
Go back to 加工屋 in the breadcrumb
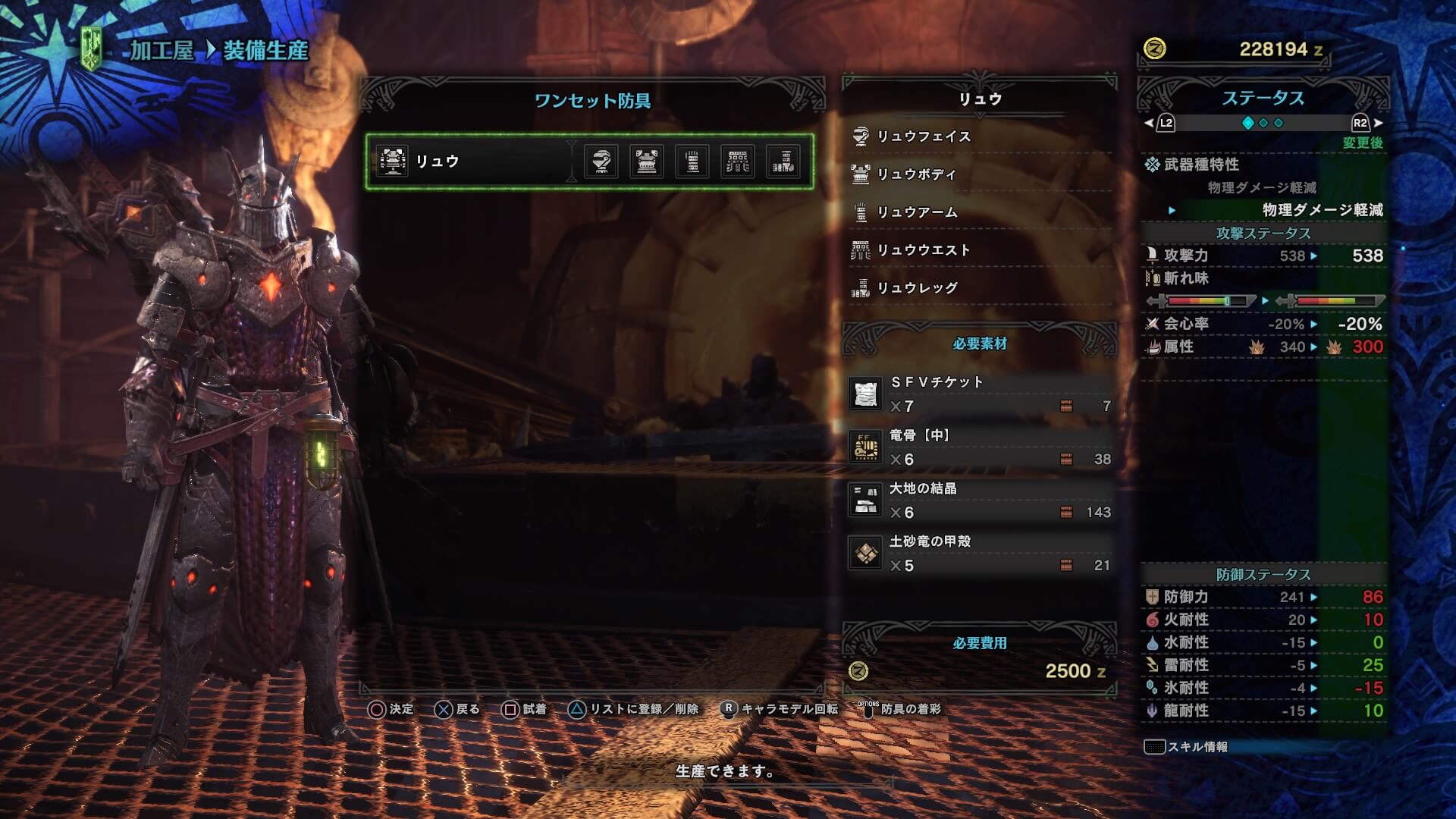tap(162, 51)
